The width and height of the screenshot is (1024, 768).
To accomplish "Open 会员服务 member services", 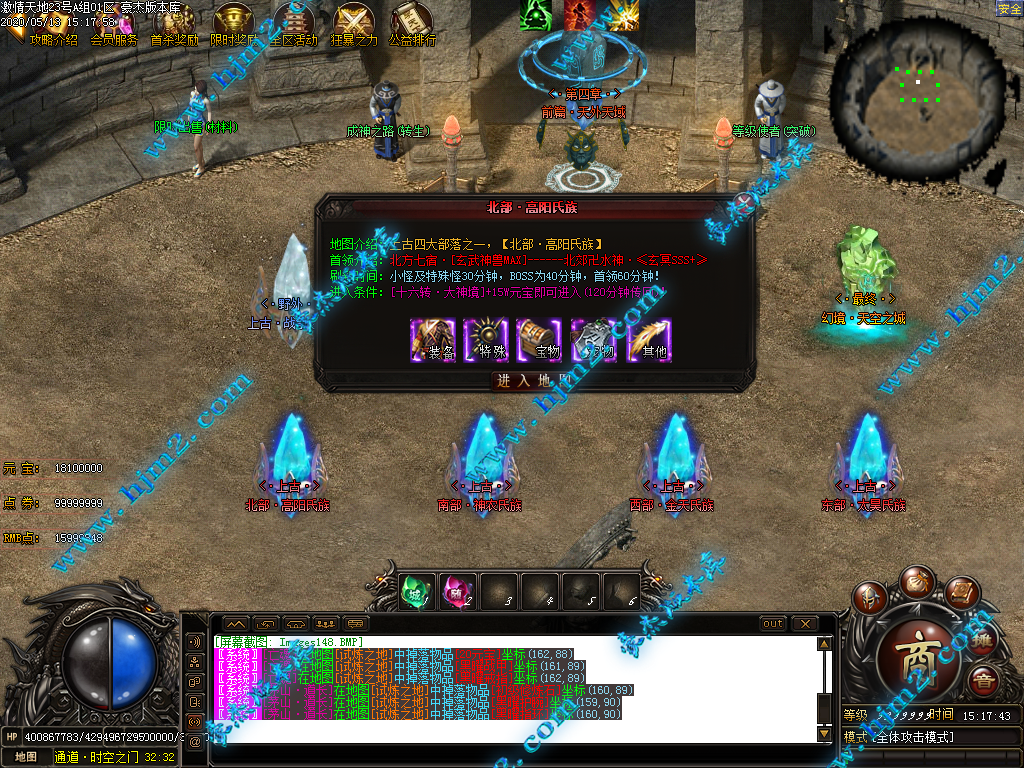I will pyautogui.click(x=114, y=41).
